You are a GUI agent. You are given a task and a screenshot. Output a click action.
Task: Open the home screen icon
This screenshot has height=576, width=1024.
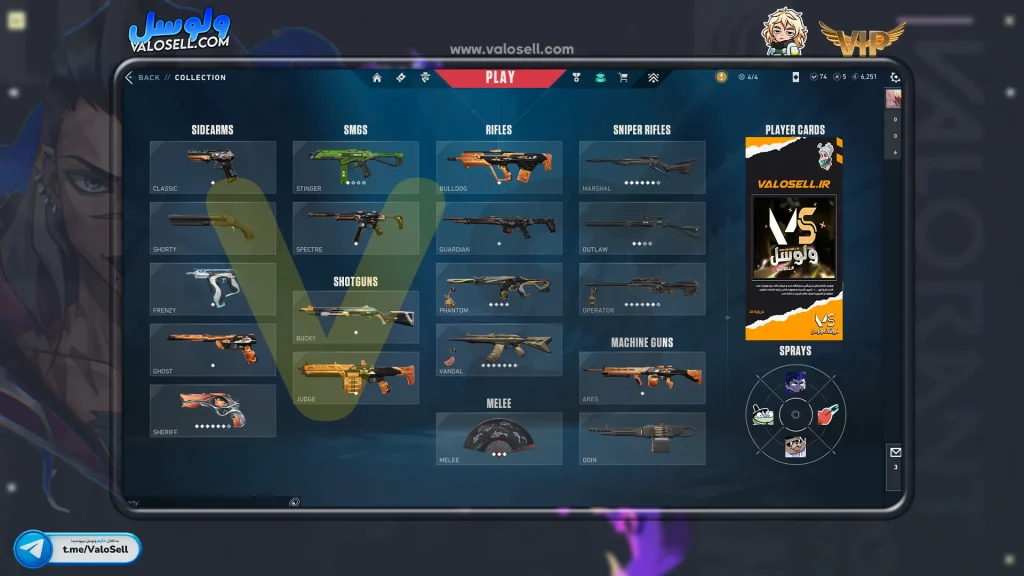click(x=377, y=78)
